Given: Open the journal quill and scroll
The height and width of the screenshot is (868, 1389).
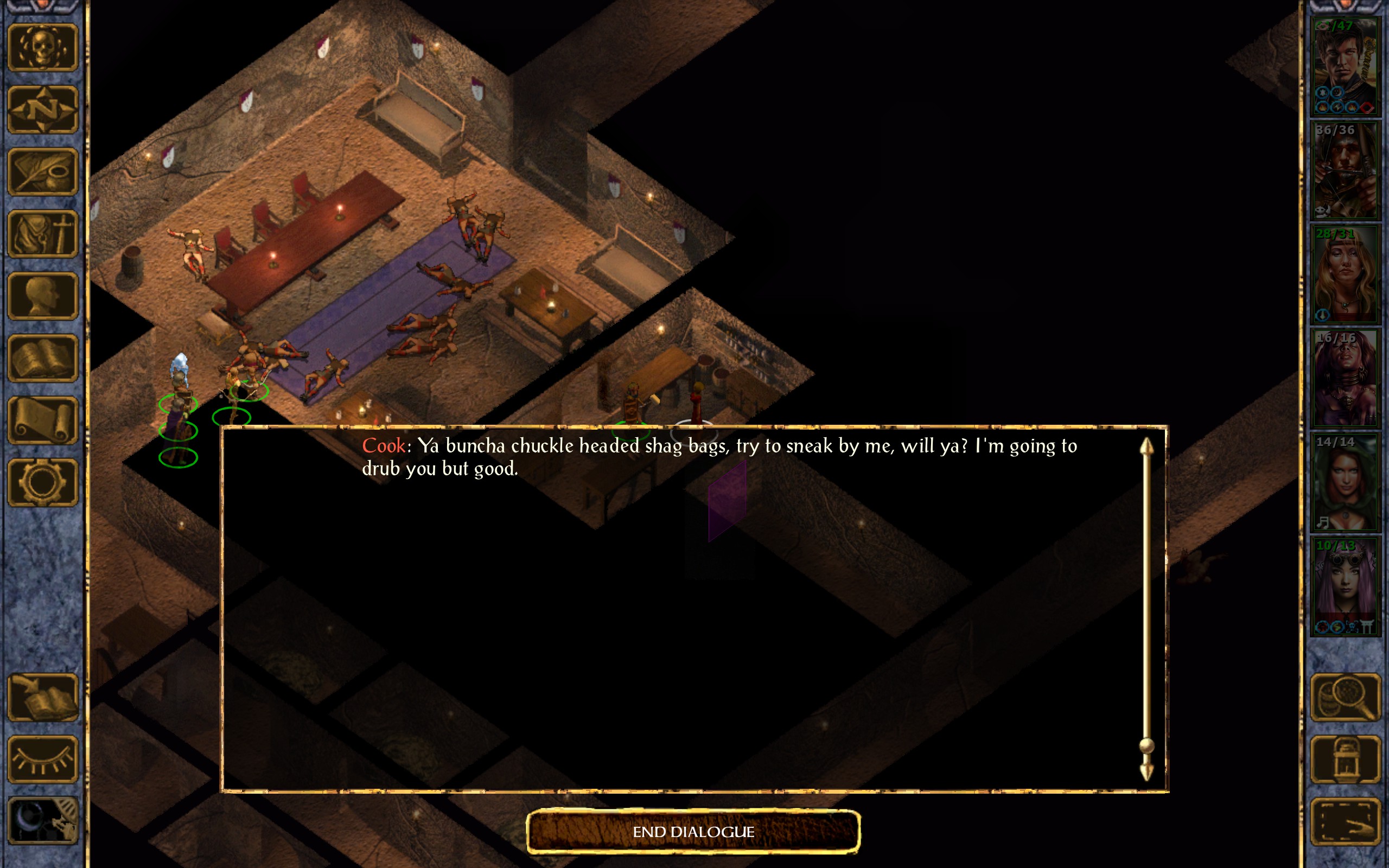Looking at the screenshot, I should pos(43,171).
